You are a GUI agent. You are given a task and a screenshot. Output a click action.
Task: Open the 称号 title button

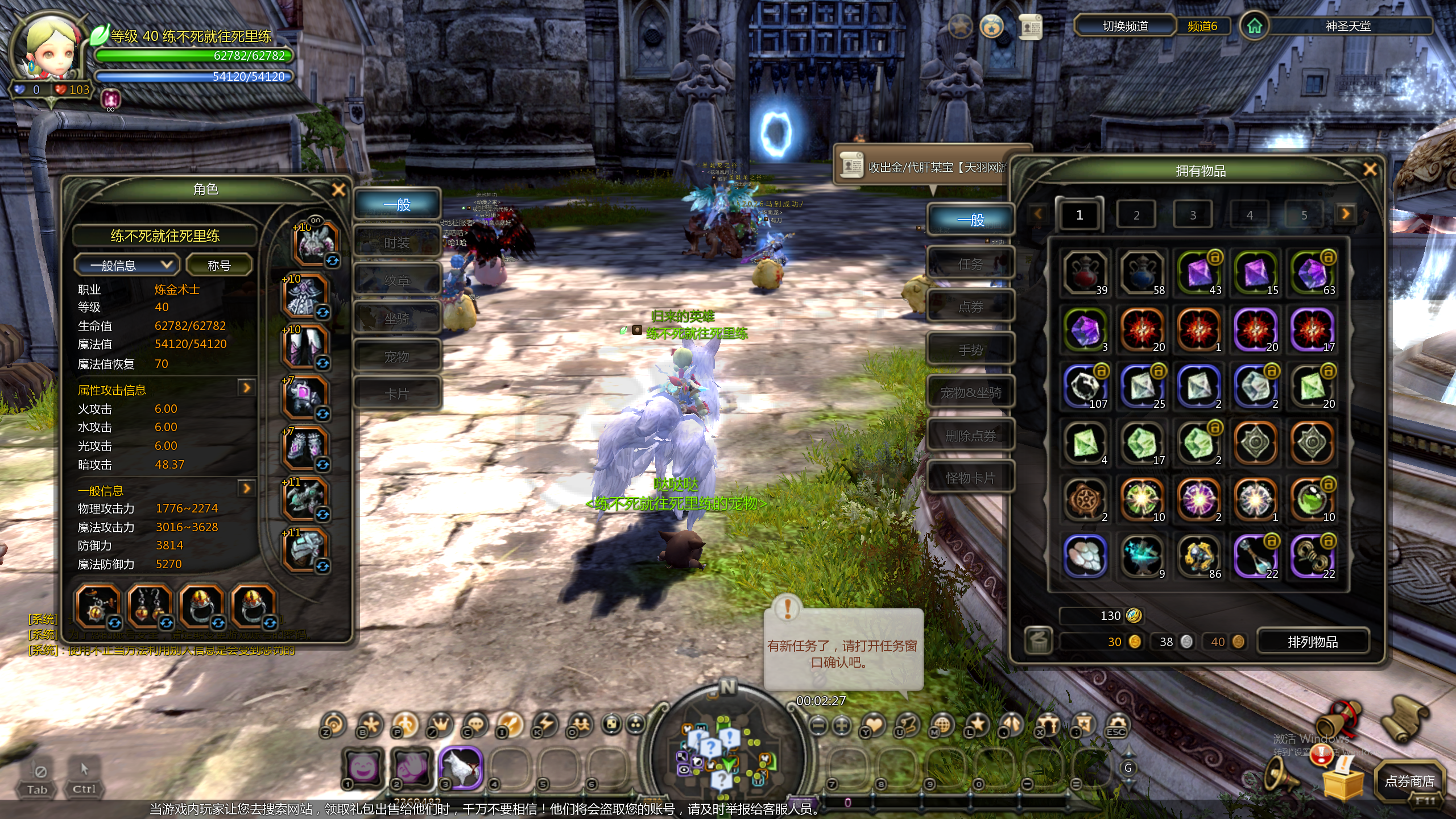pos(219,265)
